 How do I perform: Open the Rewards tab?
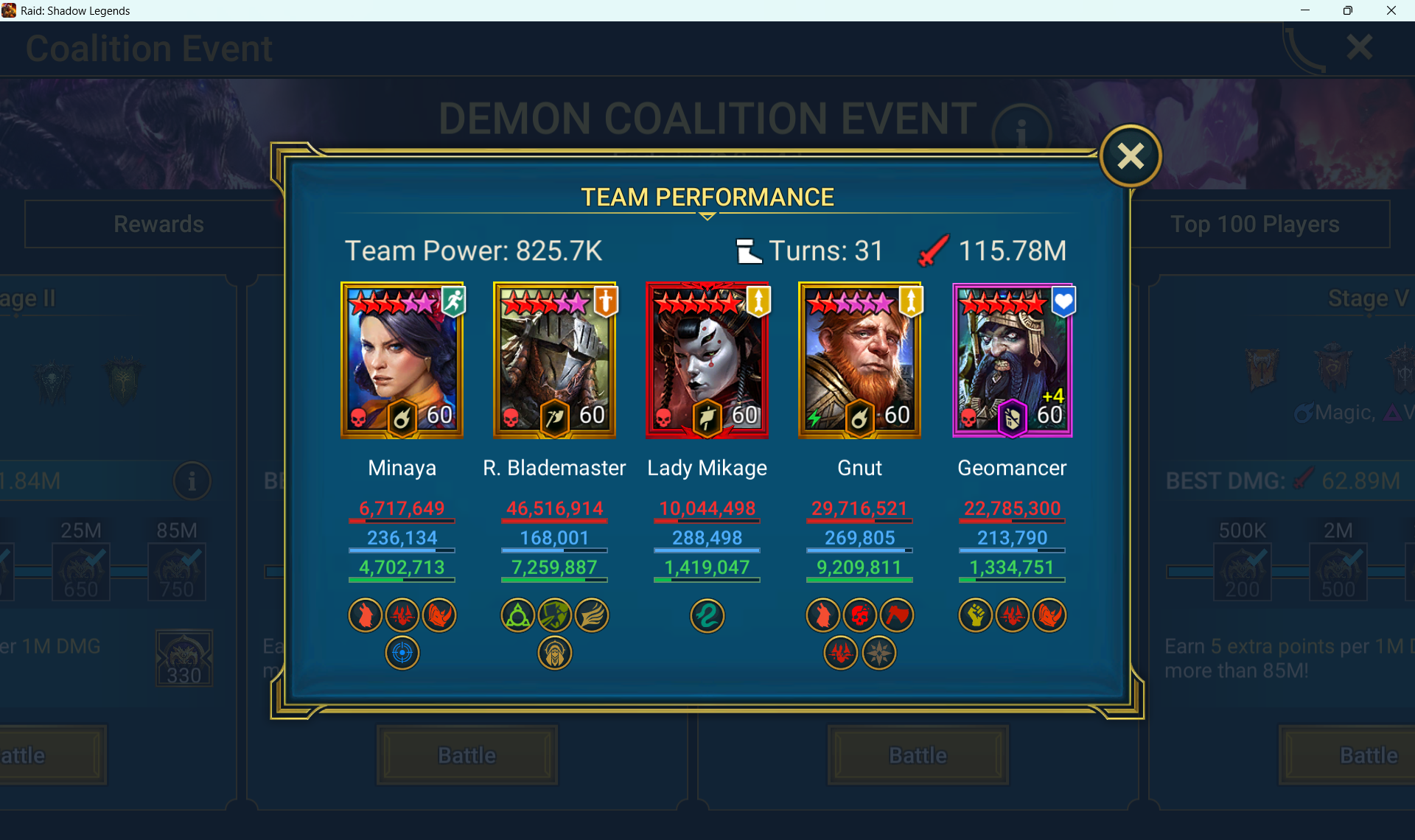pyautogui.click(x=158, y=224)
